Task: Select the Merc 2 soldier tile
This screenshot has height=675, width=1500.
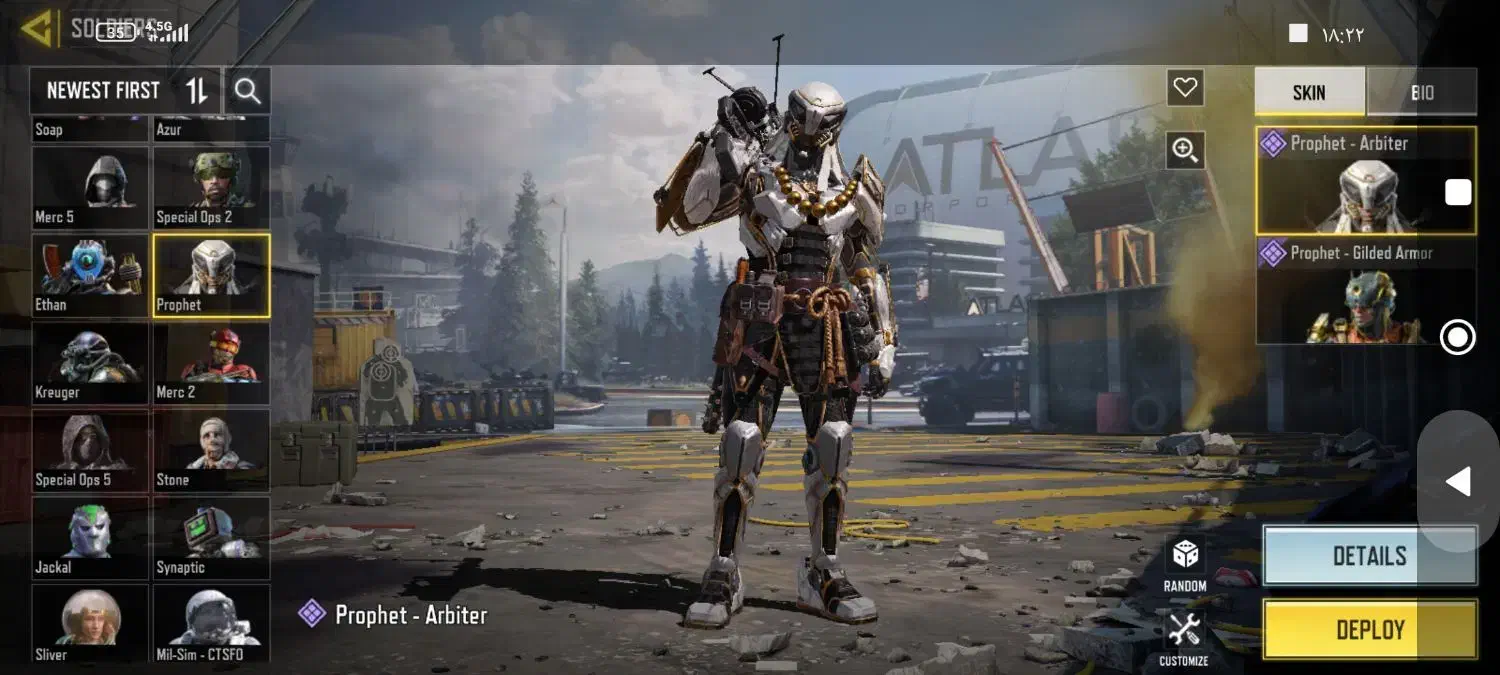Action: [x=211, y=363]
